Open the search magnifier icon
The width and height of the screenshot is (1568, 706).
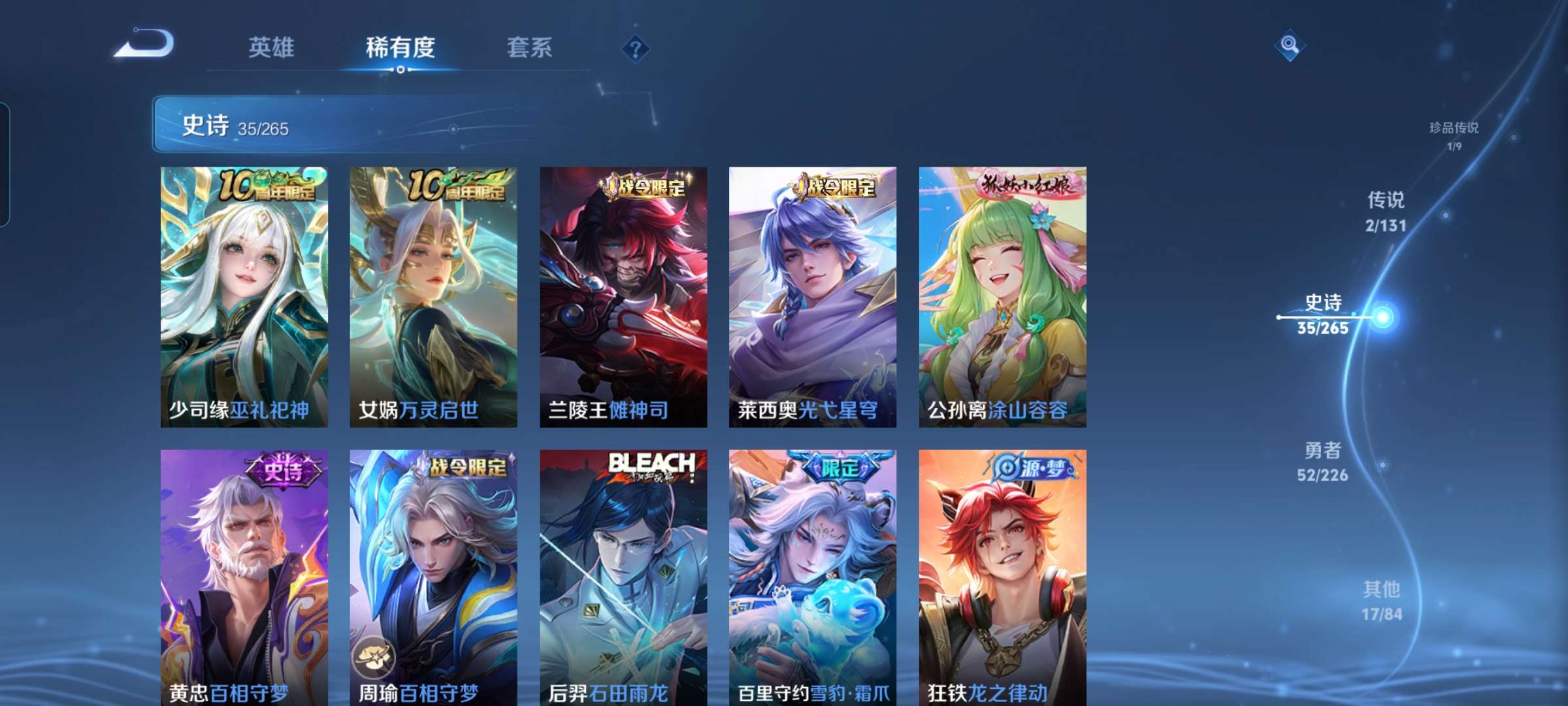coord(1289,47)
